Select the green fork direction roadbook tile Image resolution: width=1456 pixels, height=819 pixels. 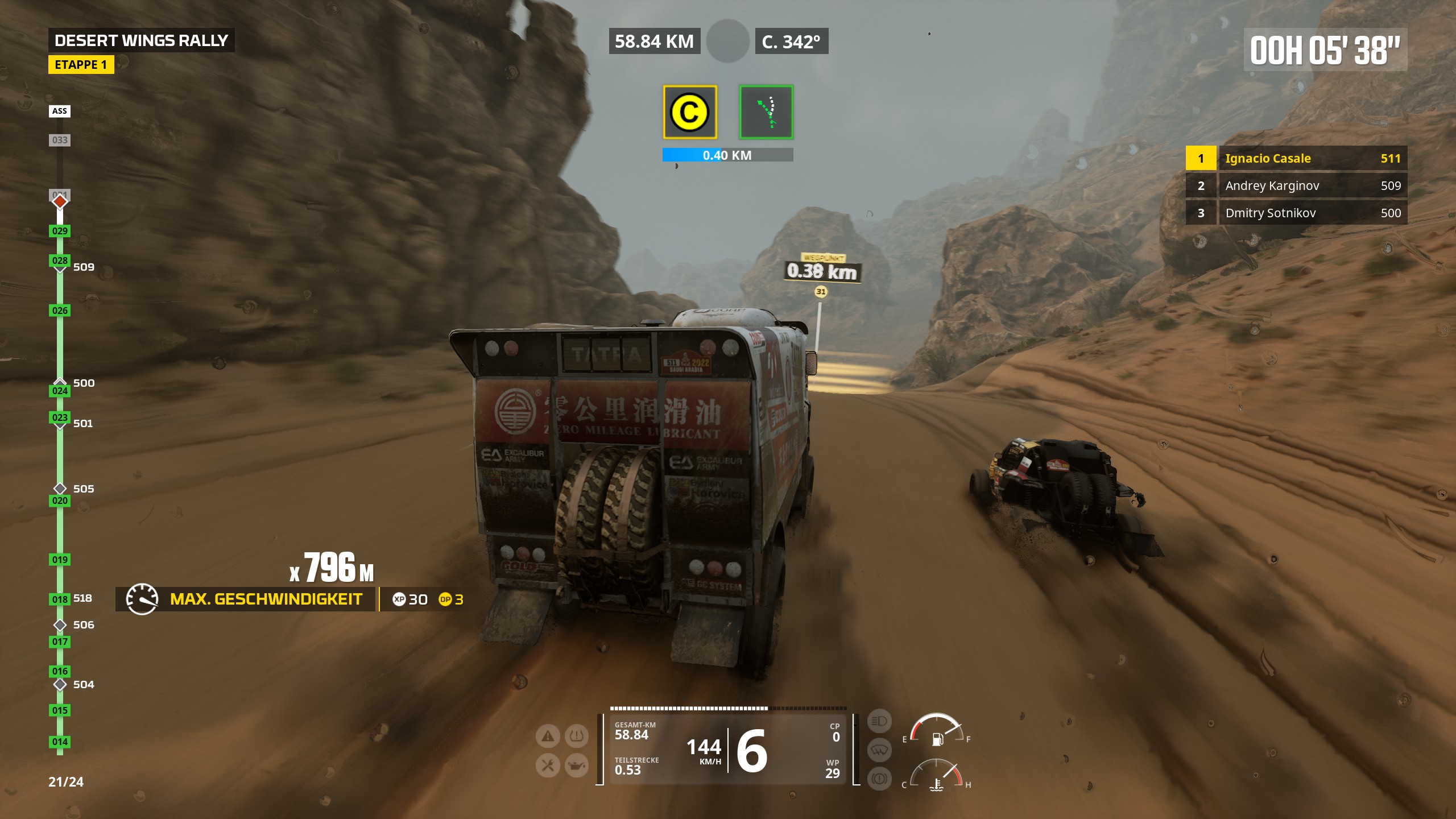[x=766, y=112]
